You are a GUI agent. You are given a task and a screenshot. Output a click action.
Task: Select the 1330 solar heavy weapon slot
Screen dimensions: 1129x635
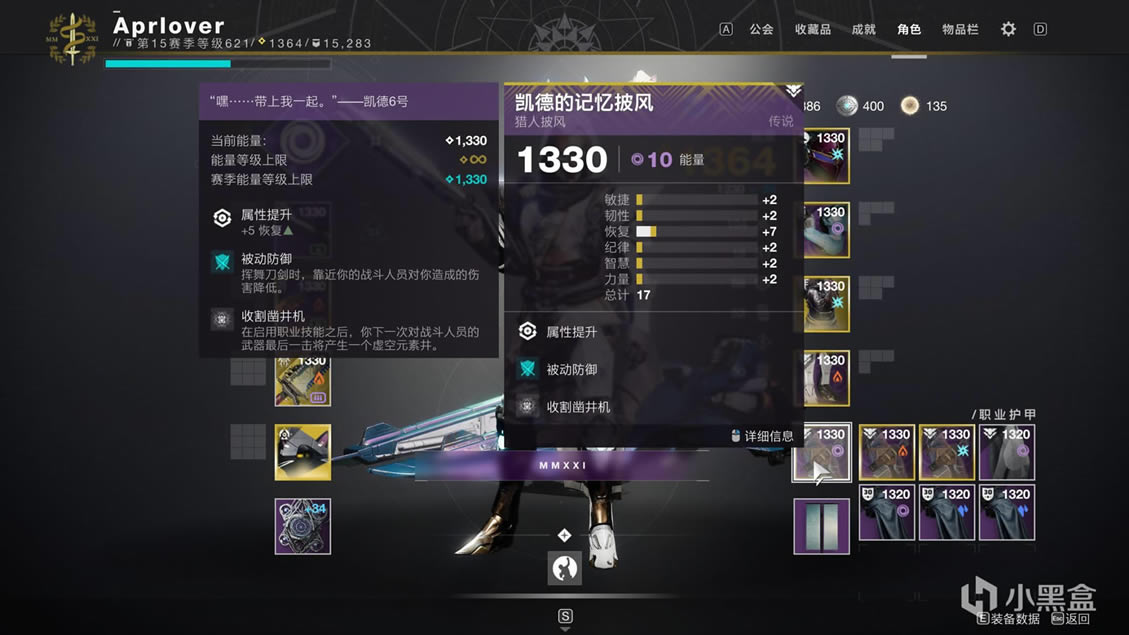pyautogui.click(x=303, y=379)
